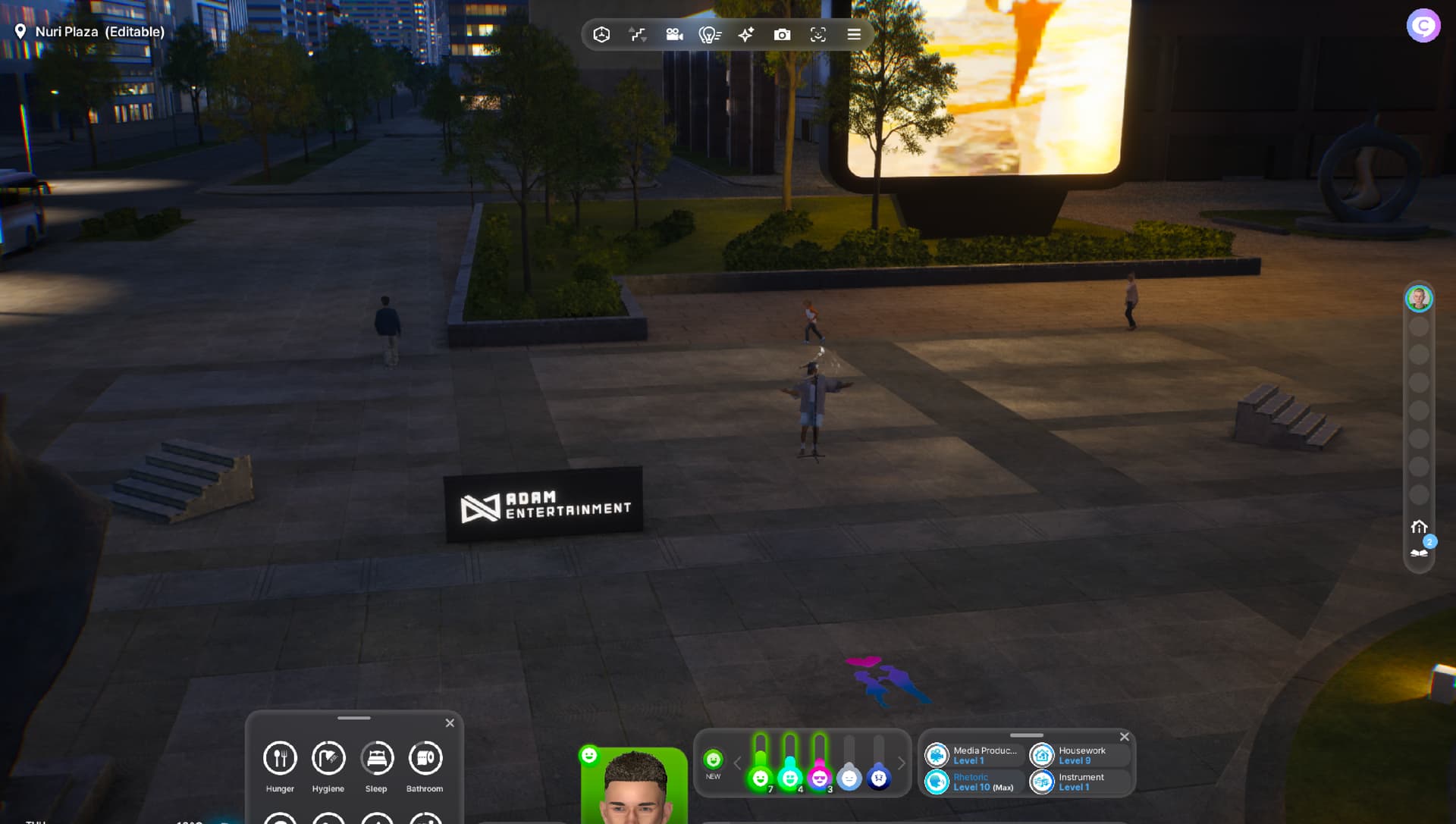
Task: Click the Bathroom need icon
Action: [425, 758]
